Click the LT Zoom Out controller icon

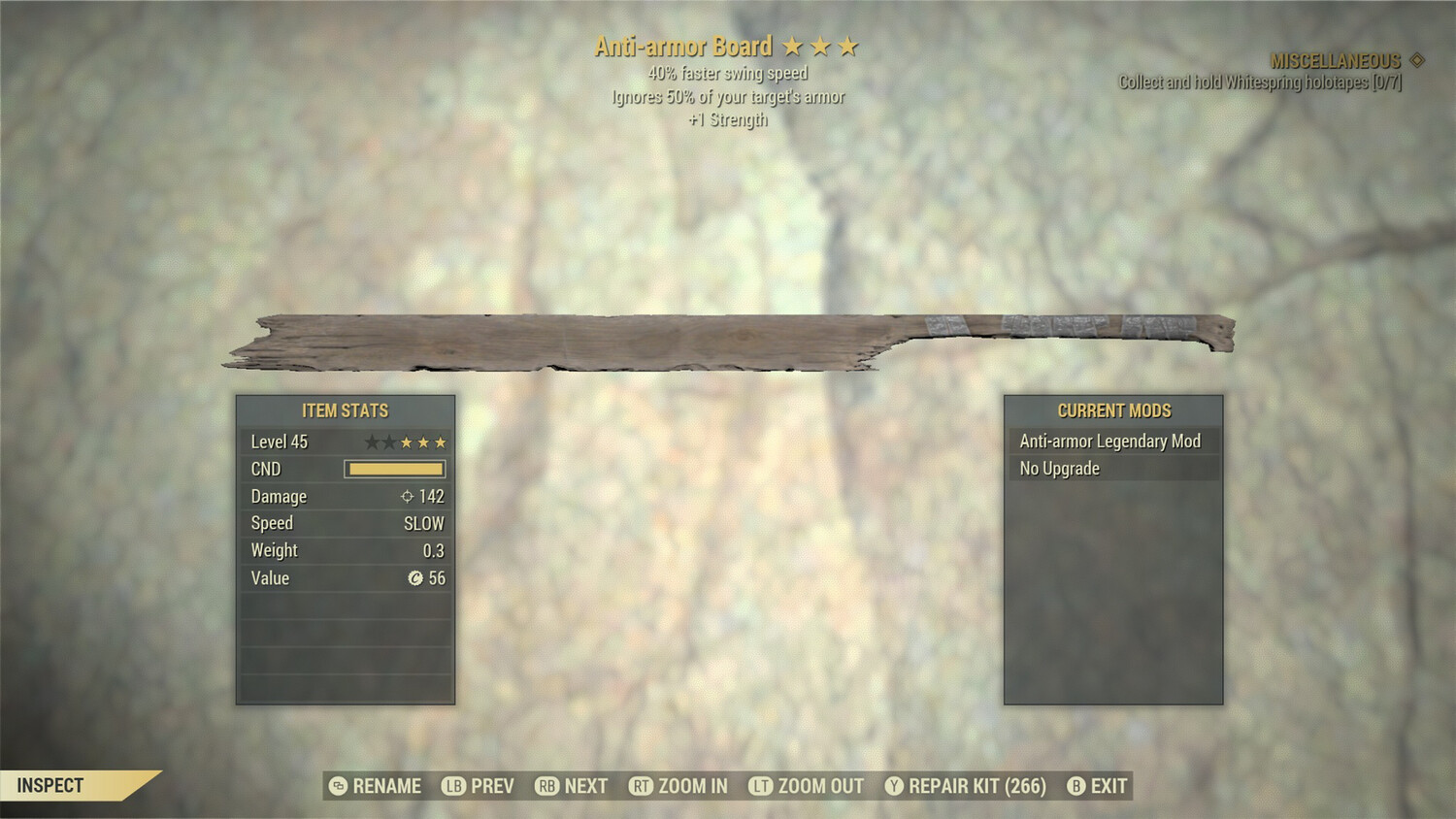(762, 786)
